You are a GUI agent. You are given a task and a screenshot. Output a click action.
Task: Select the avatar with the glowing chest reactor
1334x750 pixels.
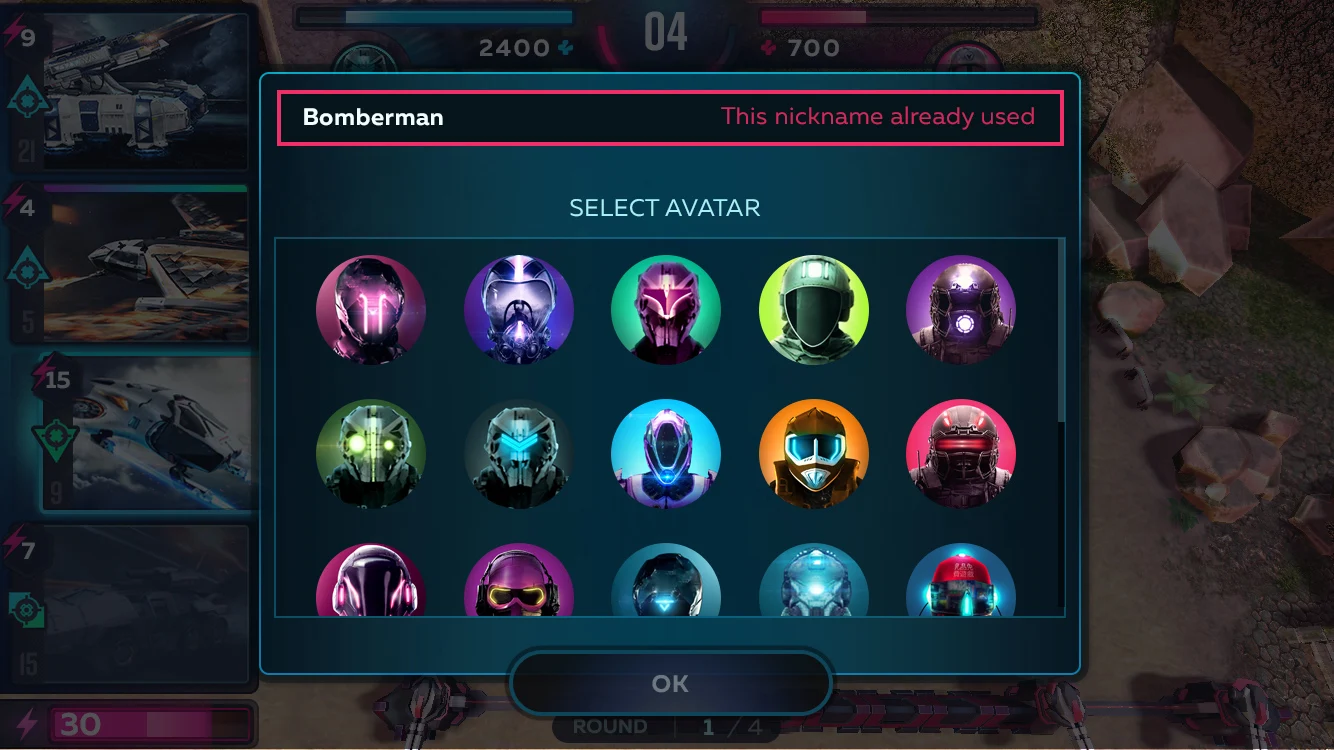click(x=961, y=310)
